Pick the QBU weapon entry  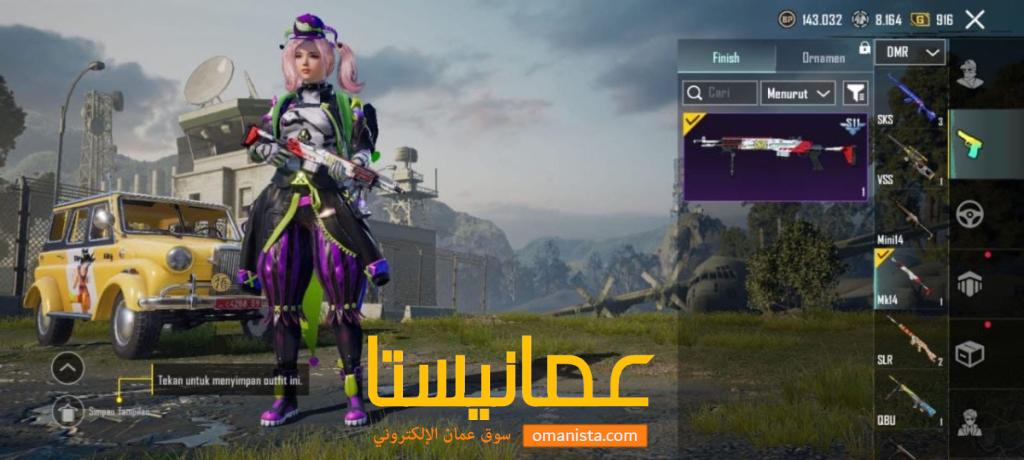point(911,400)
